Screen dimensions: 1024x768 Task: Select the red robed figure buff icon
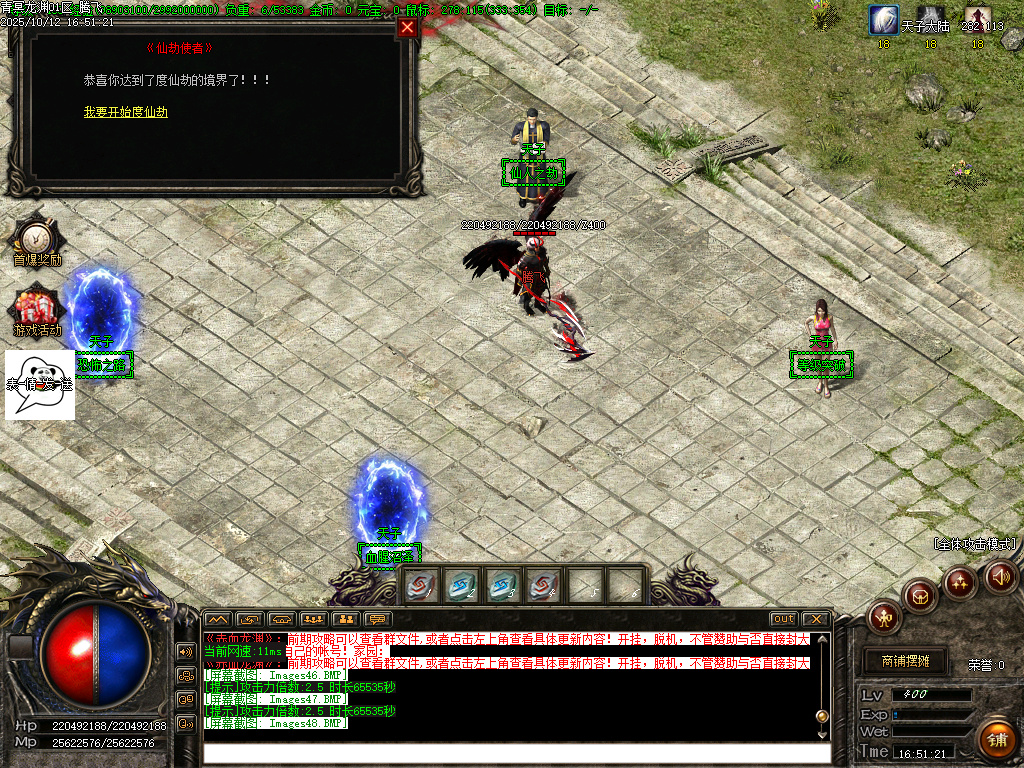[x=976, y=20]
